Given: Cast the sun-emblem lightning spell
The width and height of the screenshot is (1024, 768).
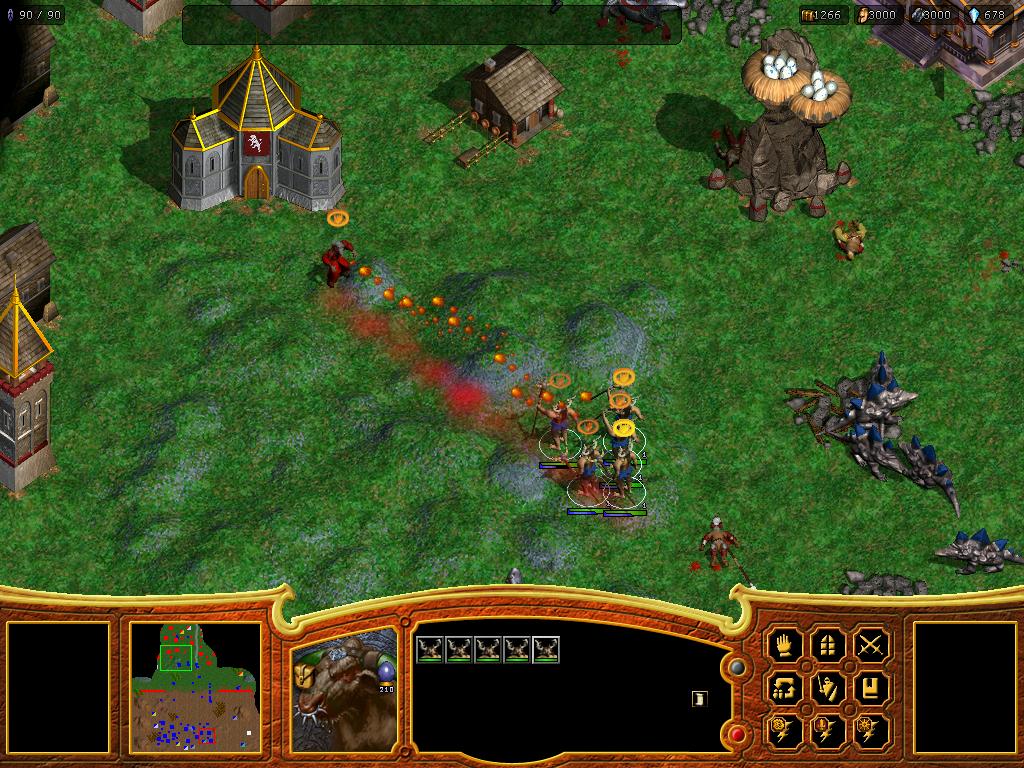Looking at the screenshot, I should pyautogui.click(x=872, y=730).
